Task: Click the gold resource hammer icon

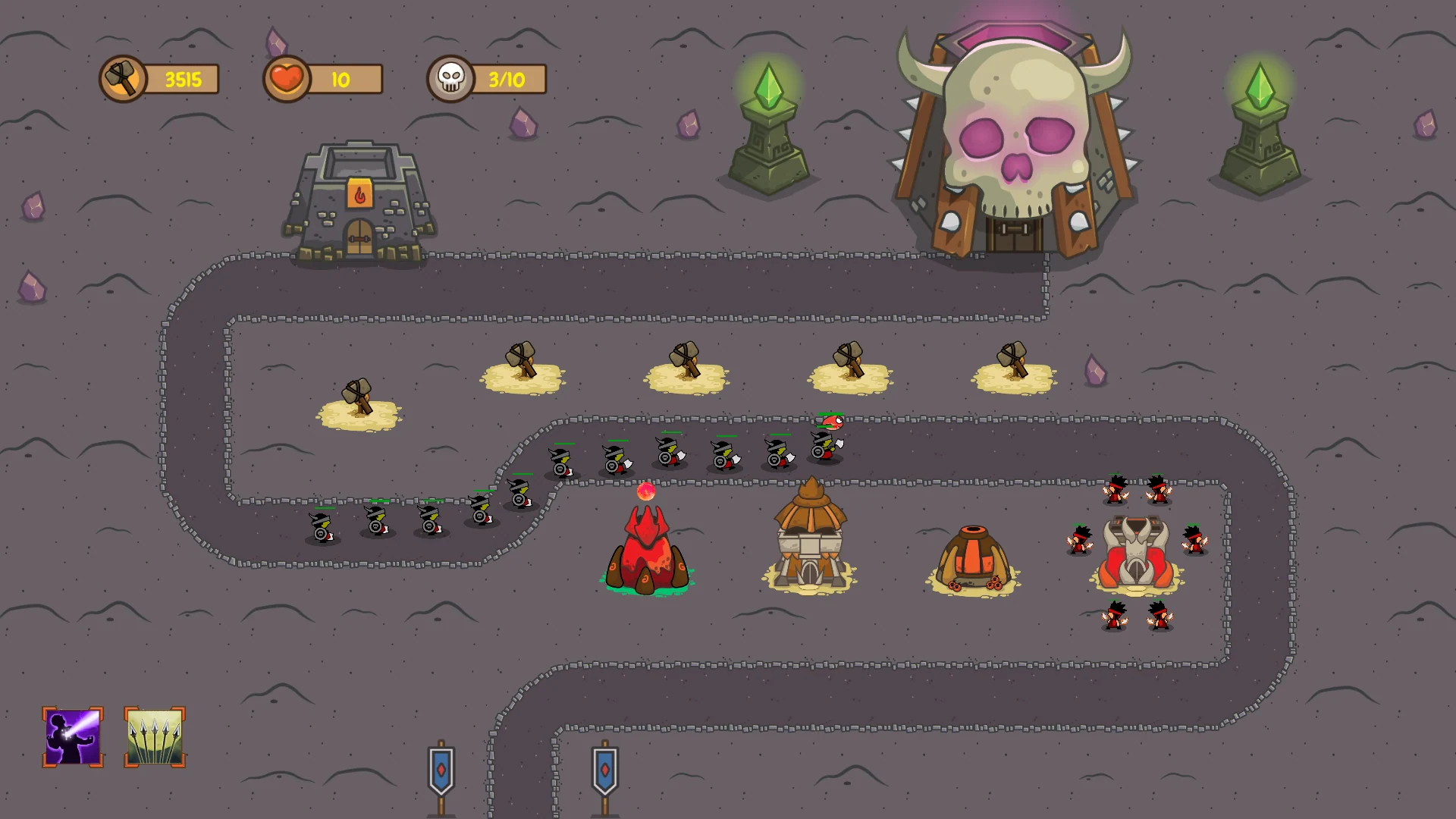Action: [124, 78]
